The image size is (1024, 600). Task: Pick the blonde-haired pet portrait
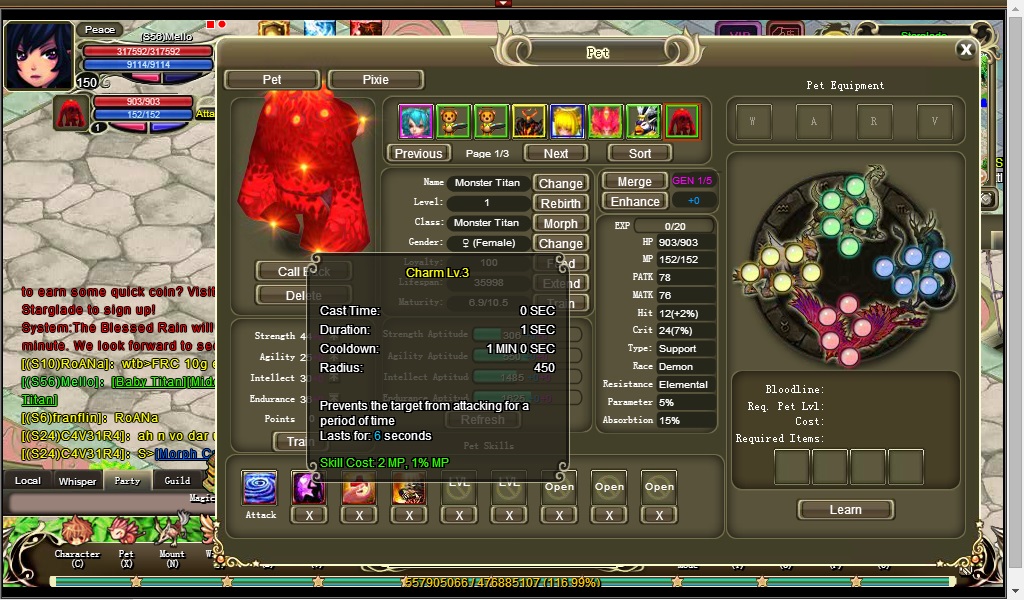pyautogui.click(x=567, y=122)
